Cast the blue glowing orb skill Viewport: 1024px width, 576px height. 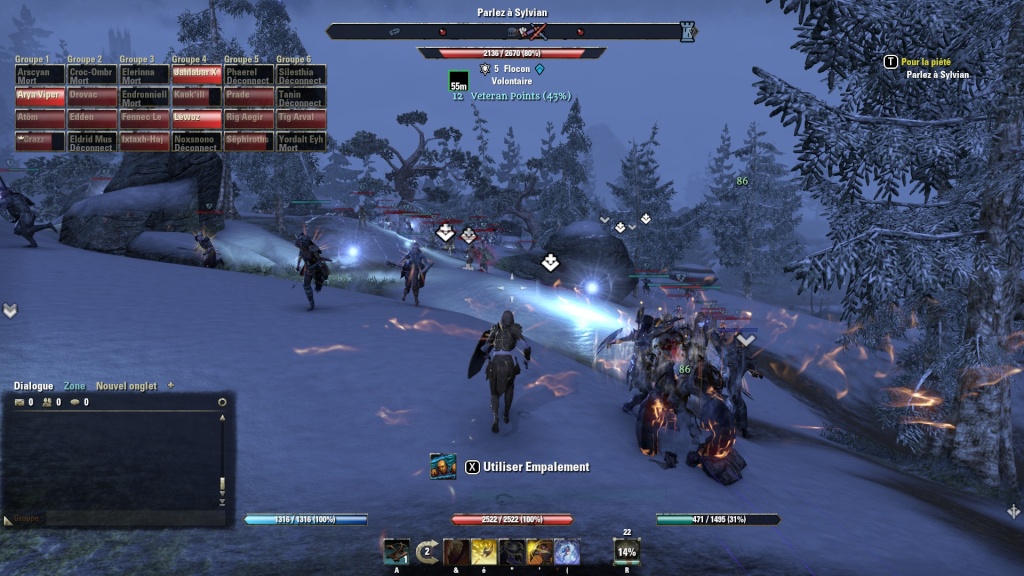567,551
